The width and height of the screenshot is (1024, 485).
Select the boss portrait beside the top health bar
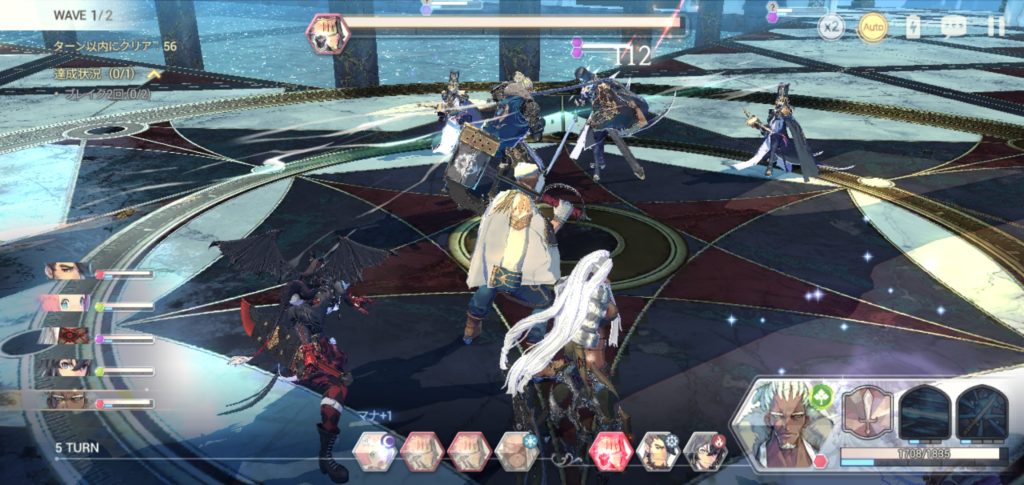[x=328, y=33]
